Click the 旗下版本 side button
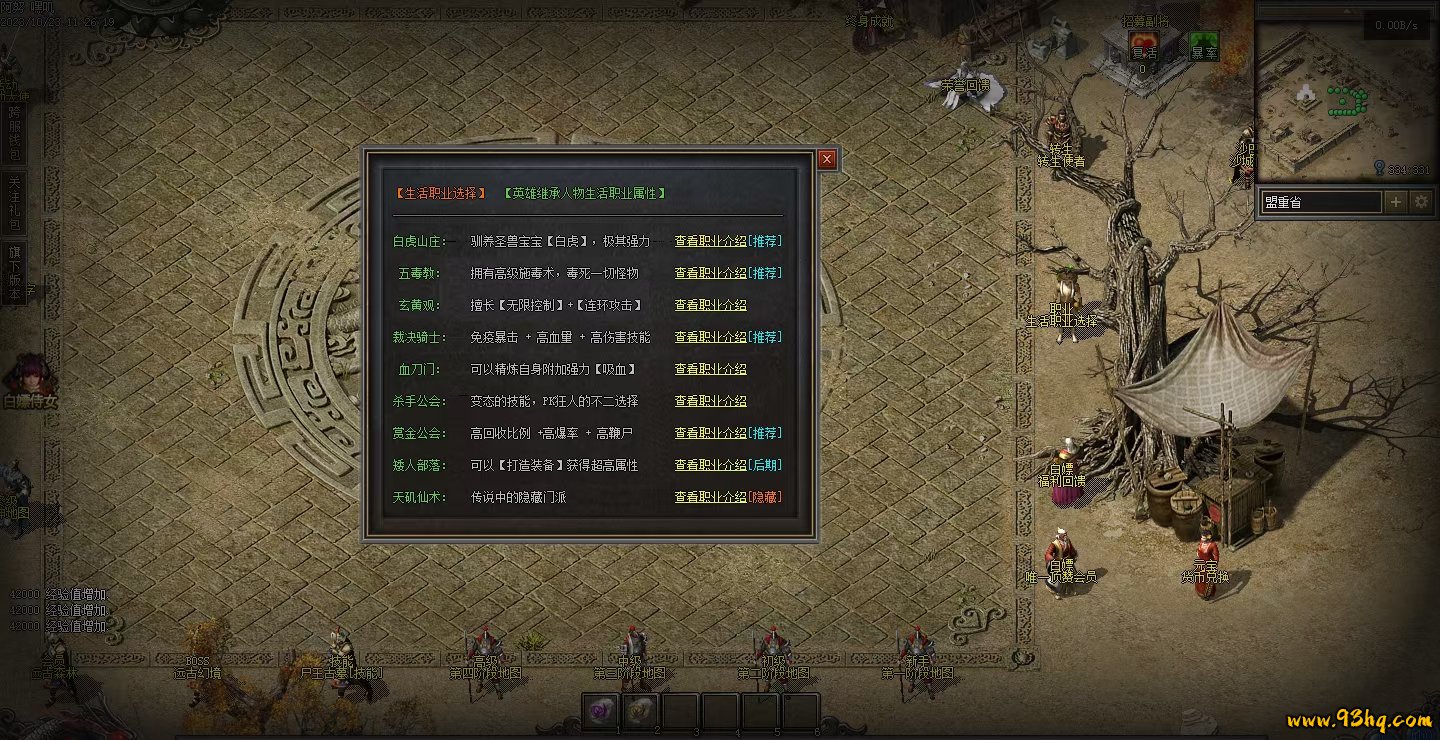 pyautogui.click(x=15, y=272)
